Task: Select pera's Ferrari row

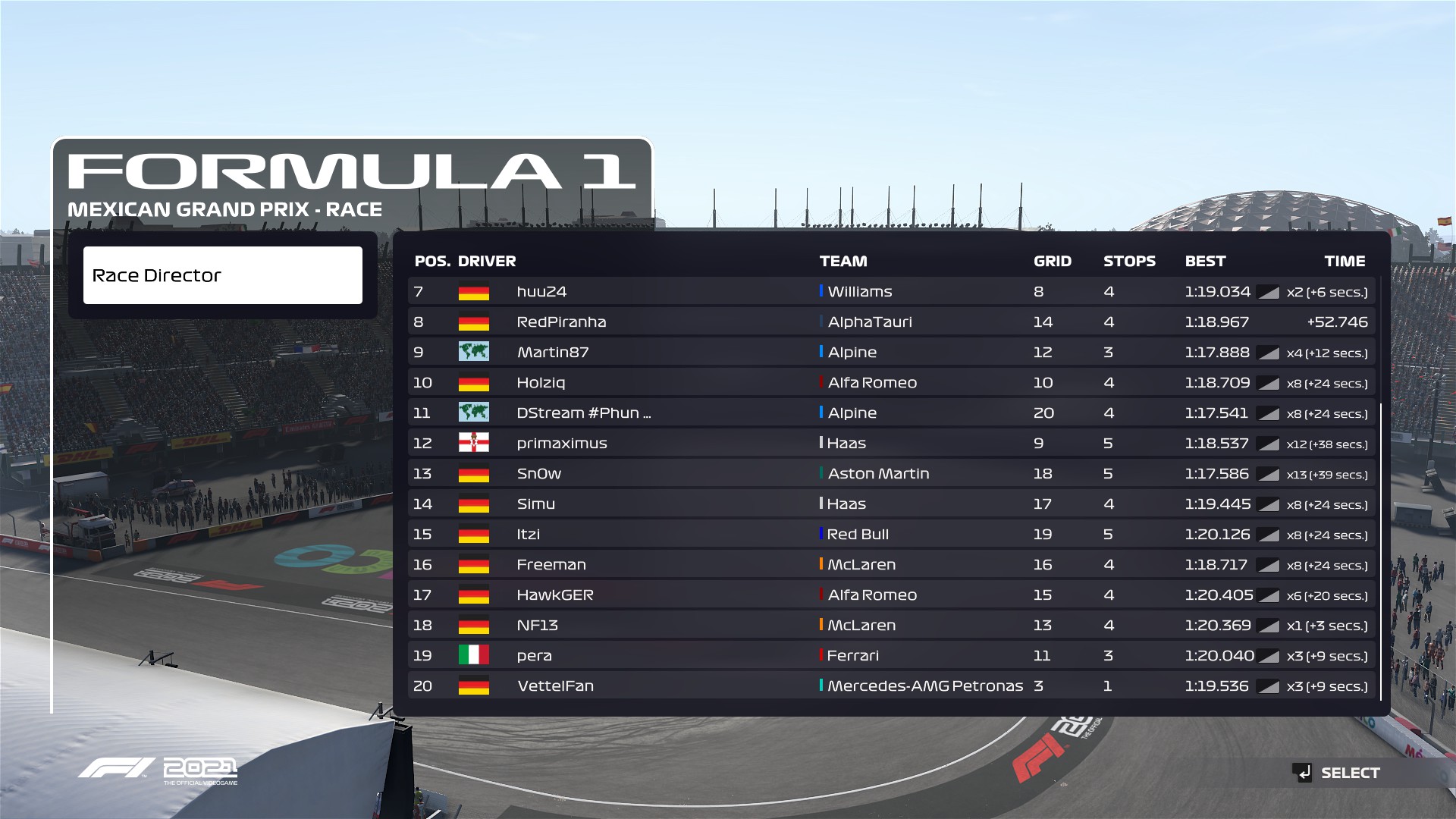Action: click(891, 655)
